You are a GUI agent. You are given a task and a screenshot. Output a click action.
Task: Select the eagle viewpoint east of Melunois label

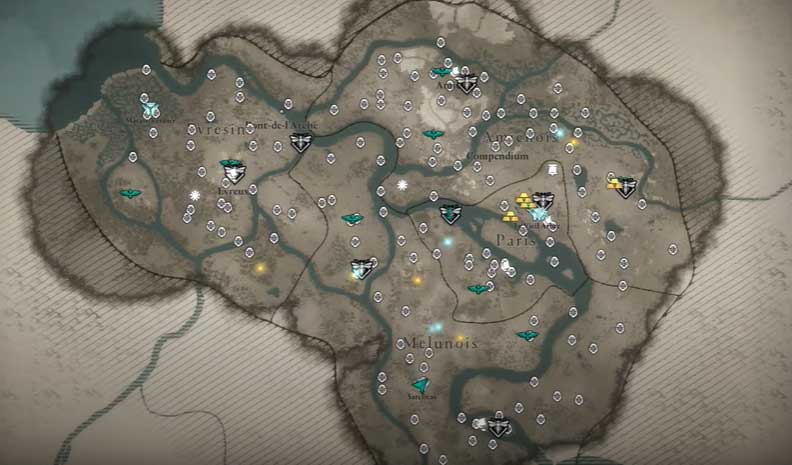pos(527,337)
